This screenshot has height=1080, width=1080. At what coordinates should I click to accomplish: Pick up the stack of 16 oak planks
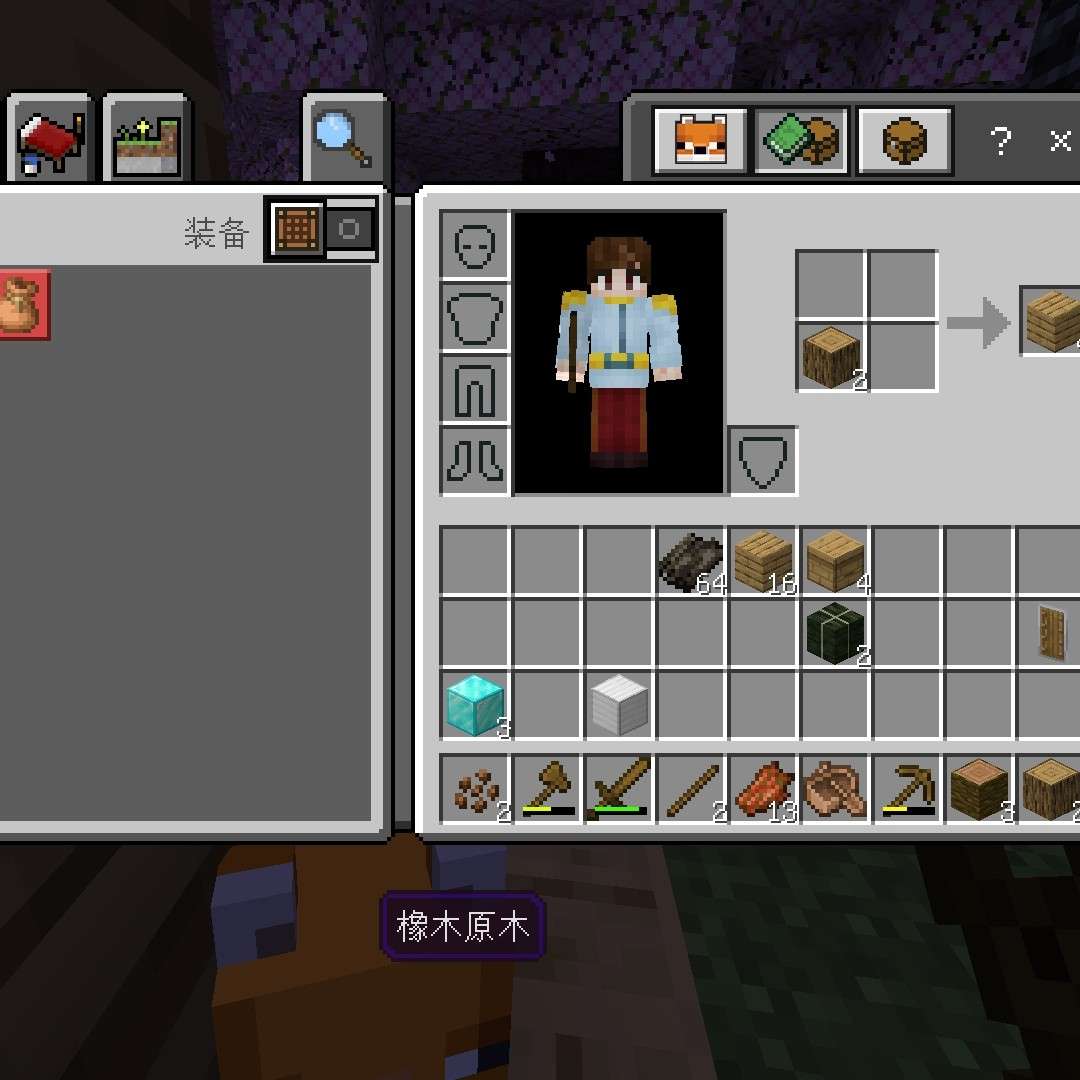coord(763,561)
